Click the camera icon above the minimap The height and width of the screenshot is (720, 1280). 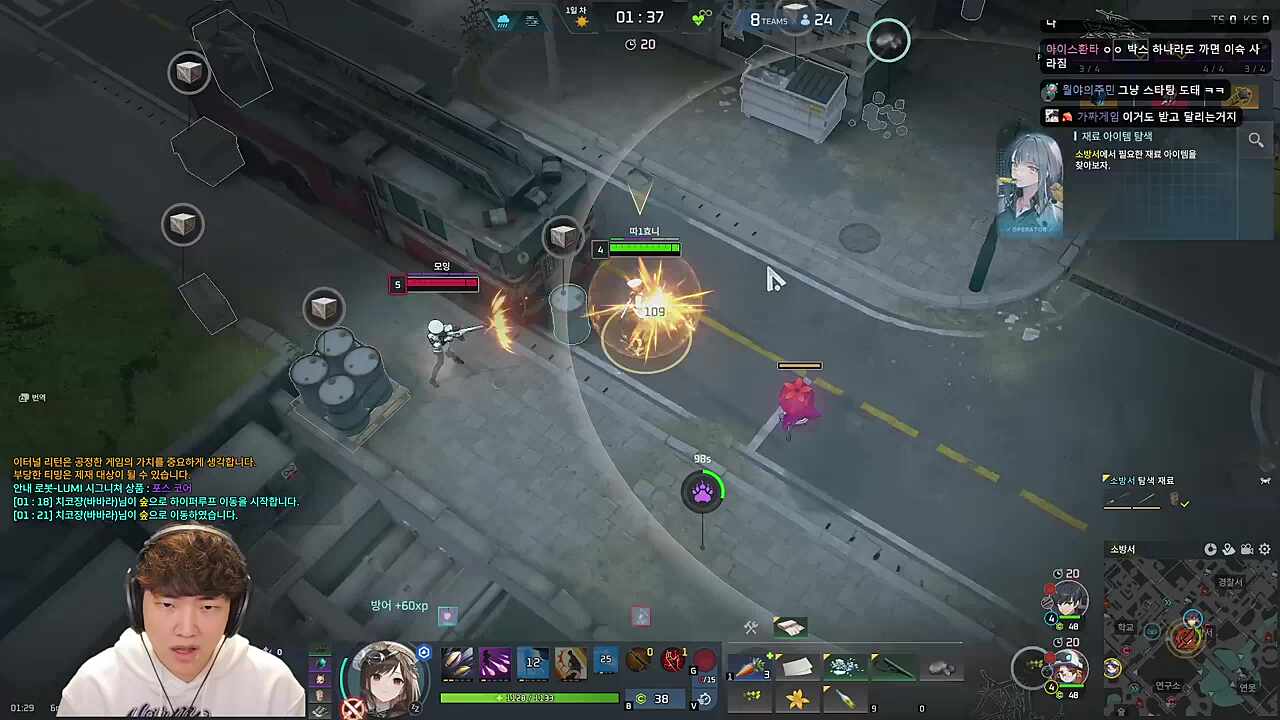[x=1246, y=550]
